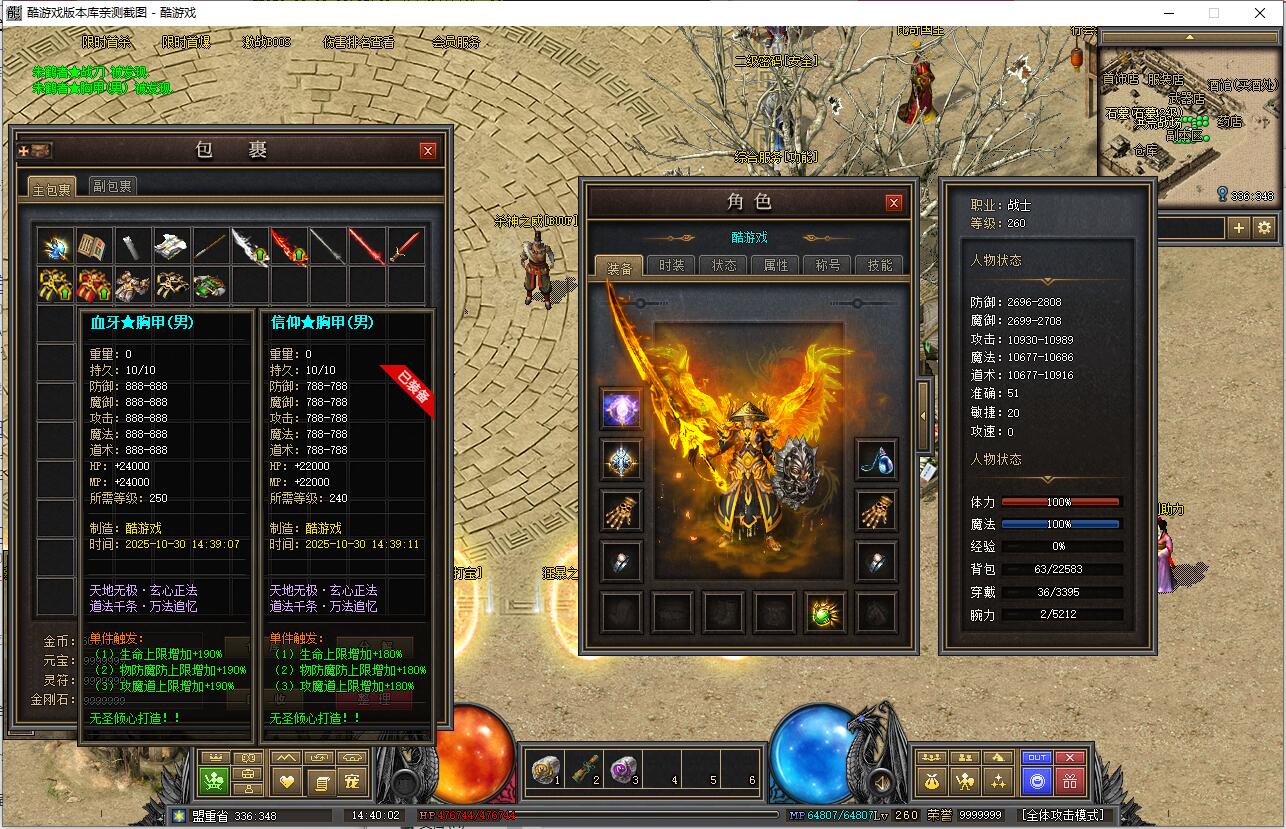Pick the green armor item in the bag

[211, 286]
